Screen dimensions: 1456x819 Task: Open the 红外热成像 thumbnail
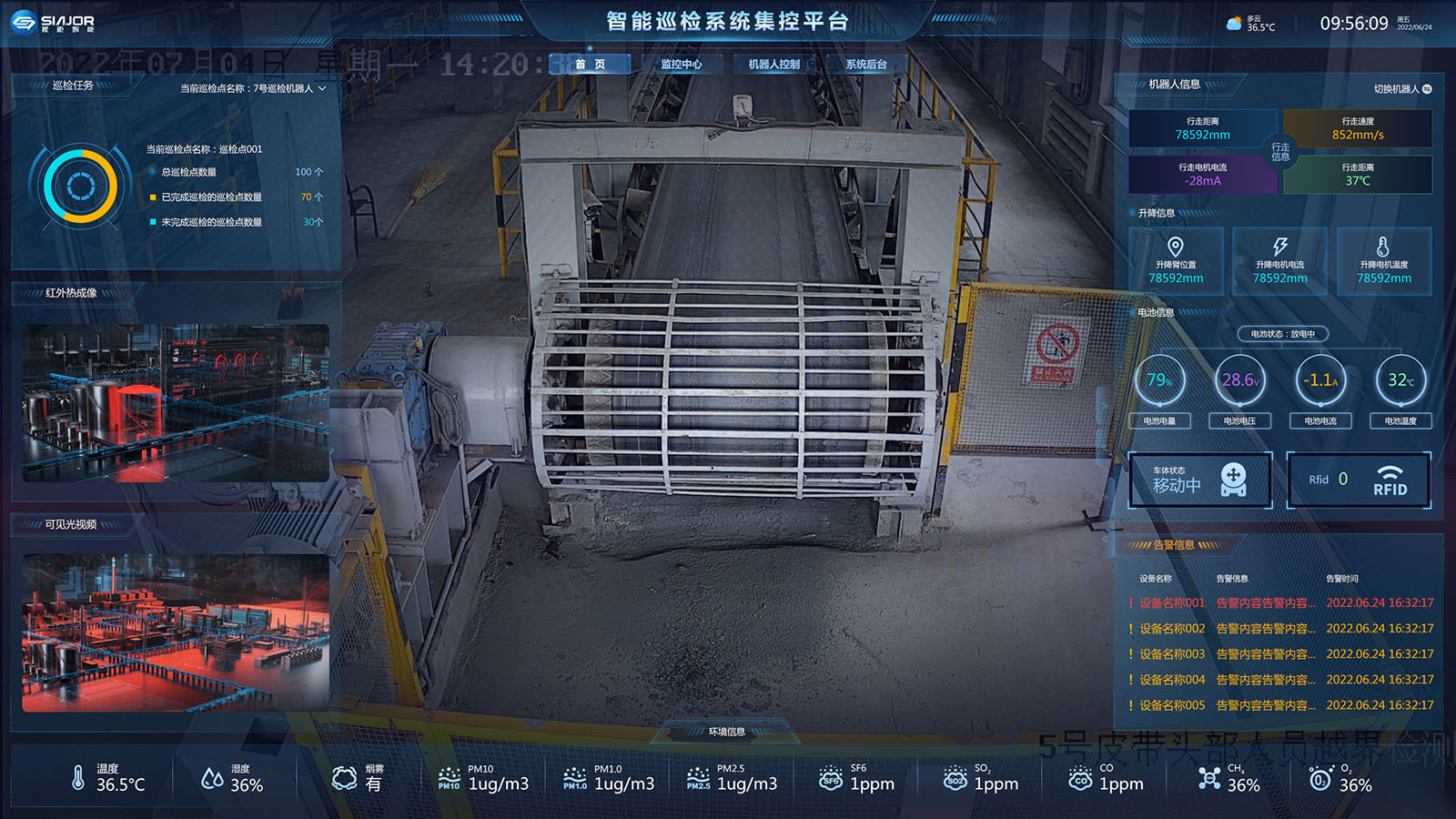[176, 402]
